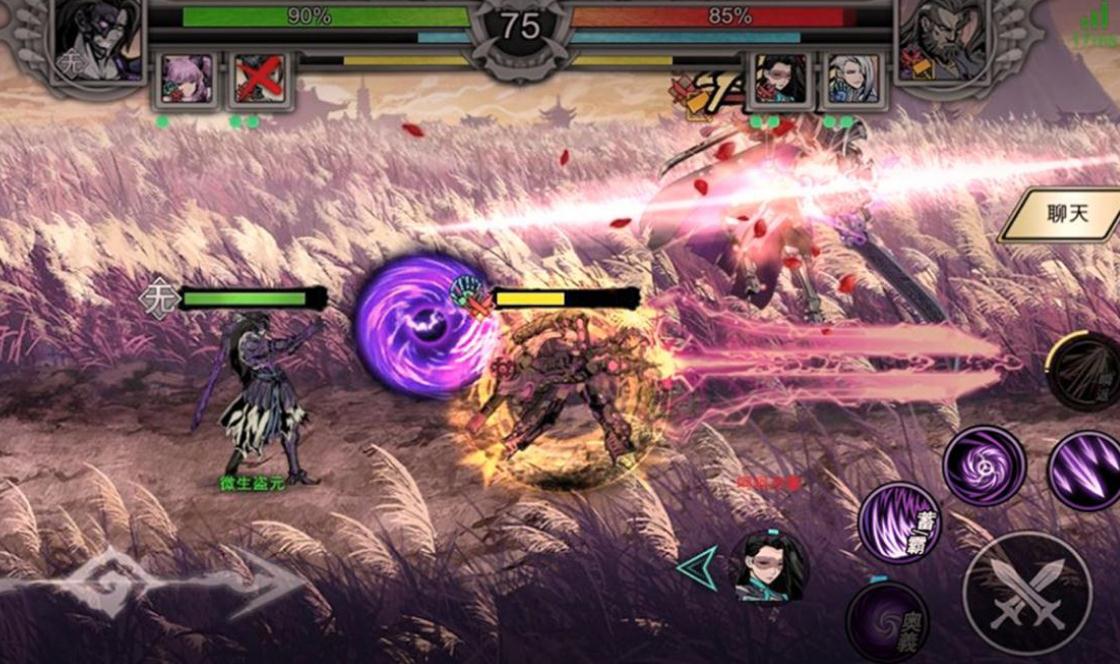Click the enemy white-haired reserve fighter portrait

[x=853, y=78]
